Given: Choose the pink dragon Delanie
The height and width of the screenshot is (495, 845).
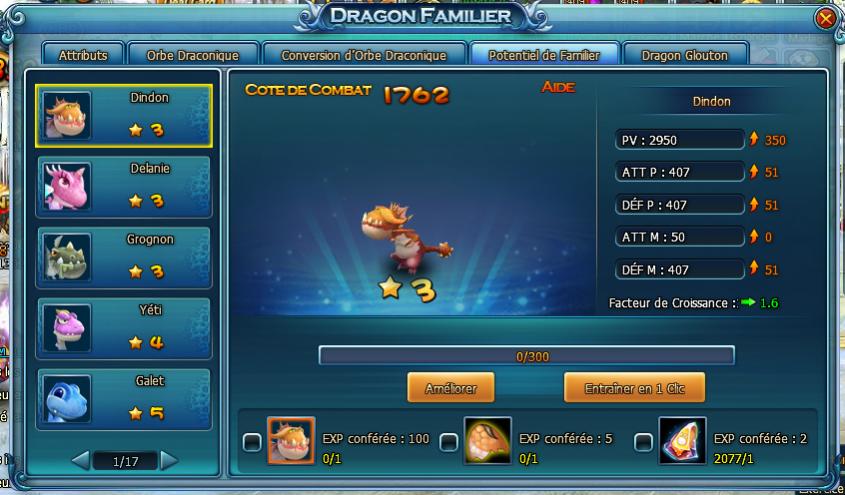Looking at the screenshot, I should tap(124, 186).
